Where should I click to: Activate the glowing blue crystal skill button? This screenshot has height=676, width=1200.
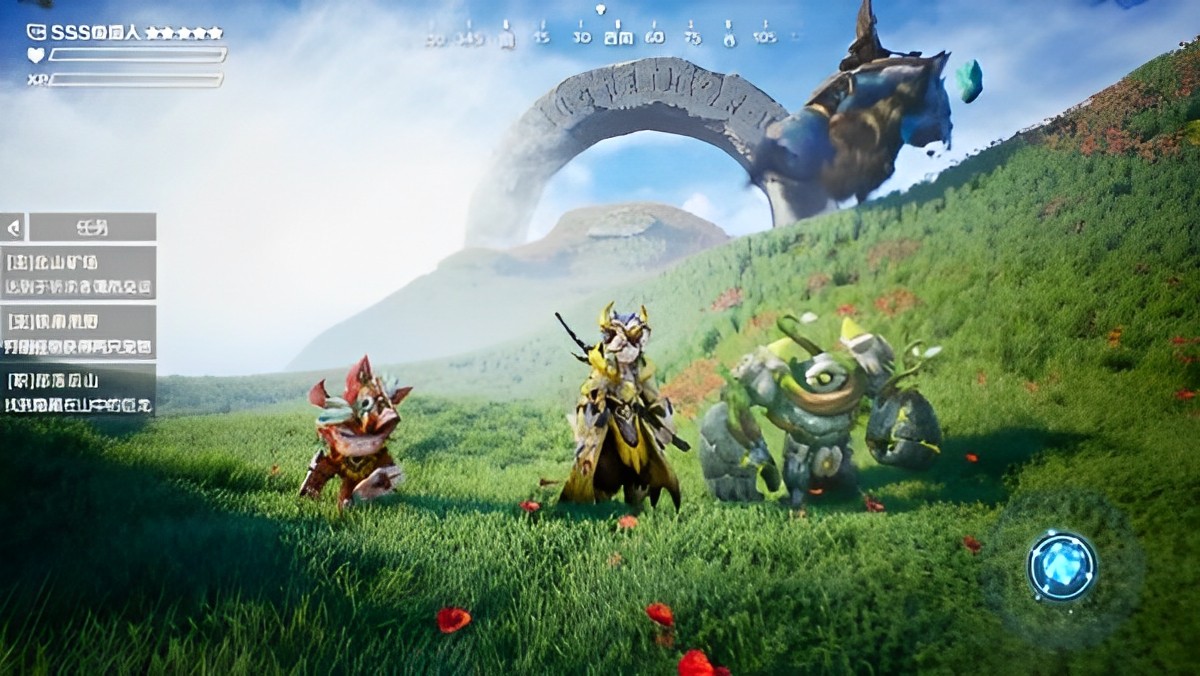click(1062, 566)
